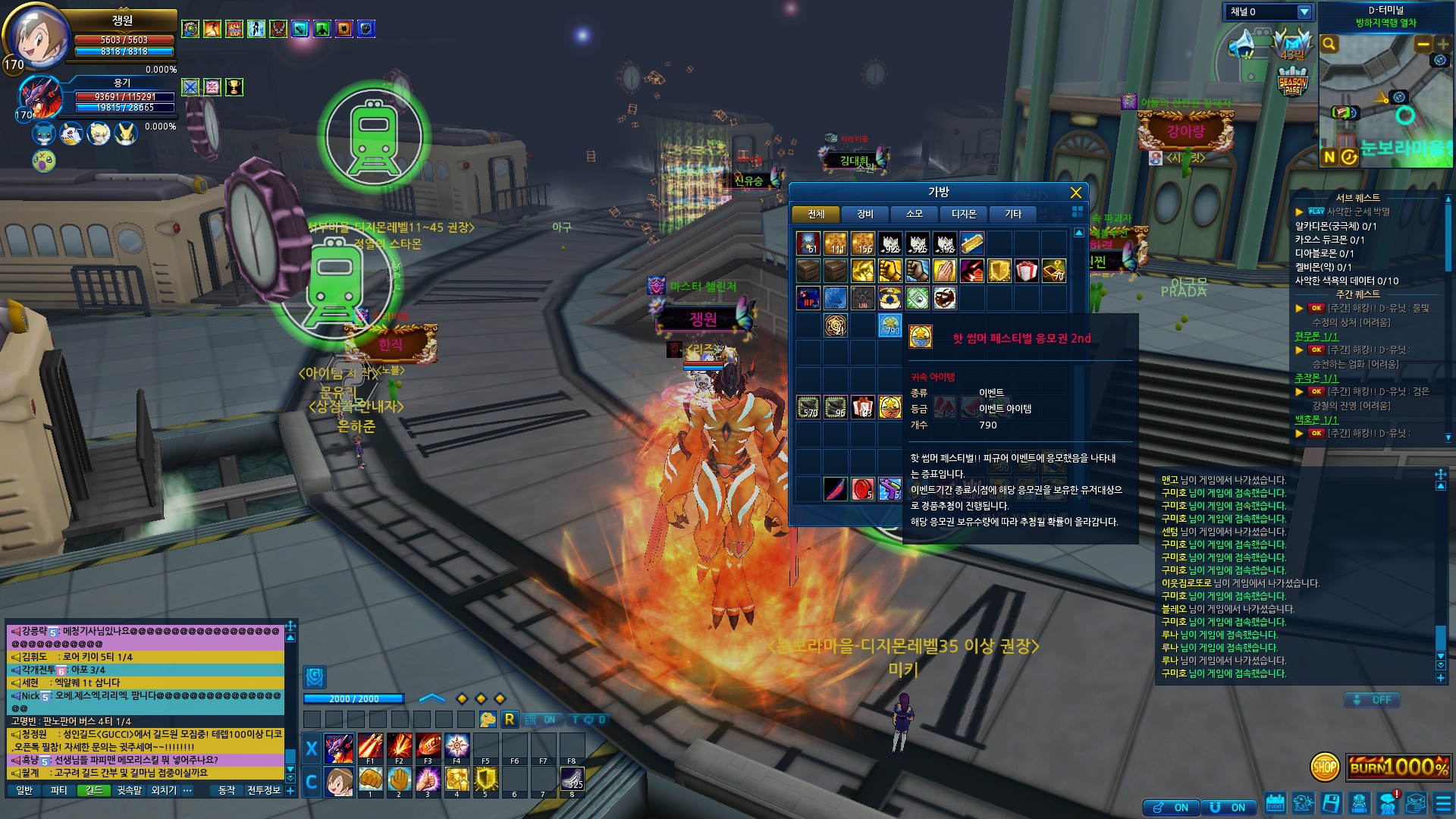Select the red-and-white gift box item
Screen dimensions: 1456x819
(x=1026, y=271)
